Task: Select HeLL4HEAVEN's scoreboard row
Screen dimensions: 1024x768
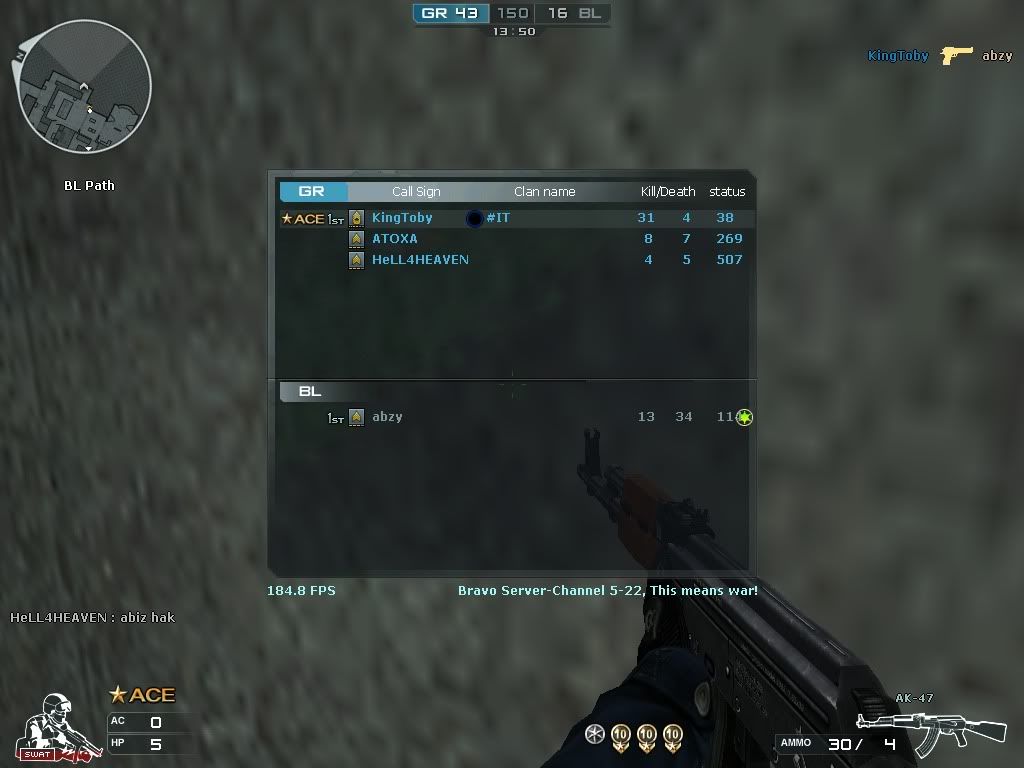Action: click(x=510, y=260)
